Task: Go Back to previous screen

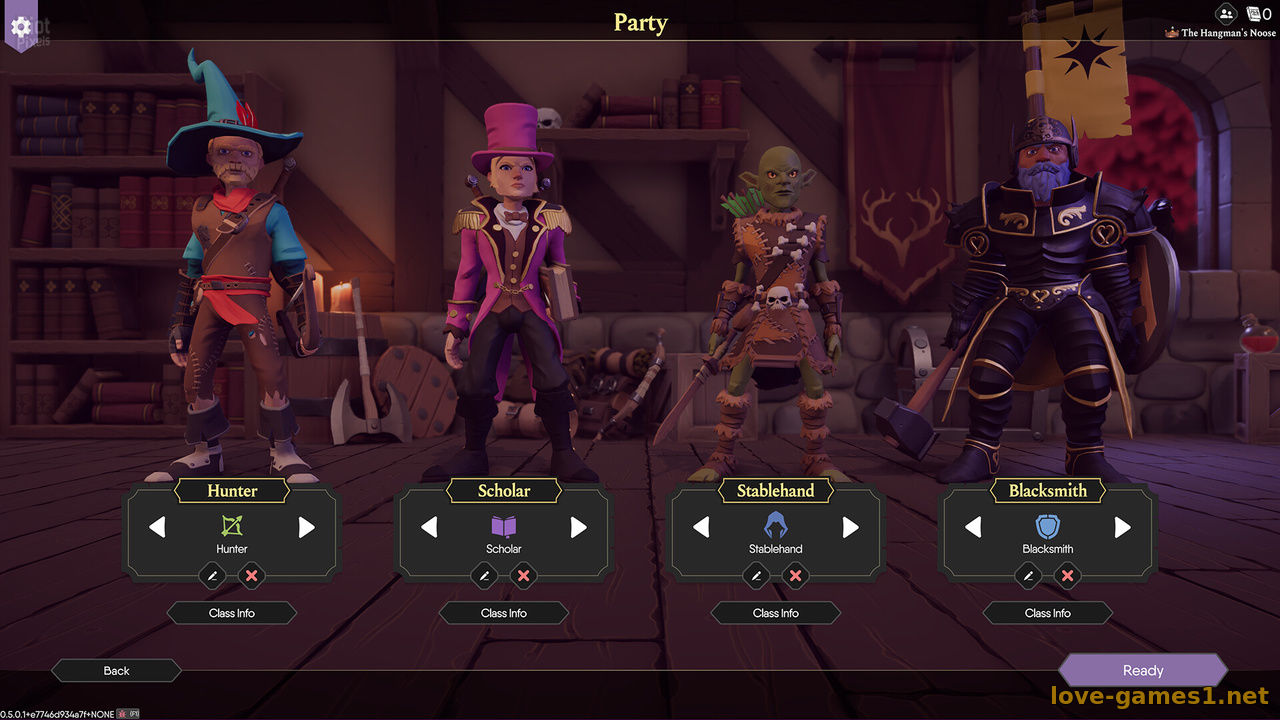Action: (116, 671)
